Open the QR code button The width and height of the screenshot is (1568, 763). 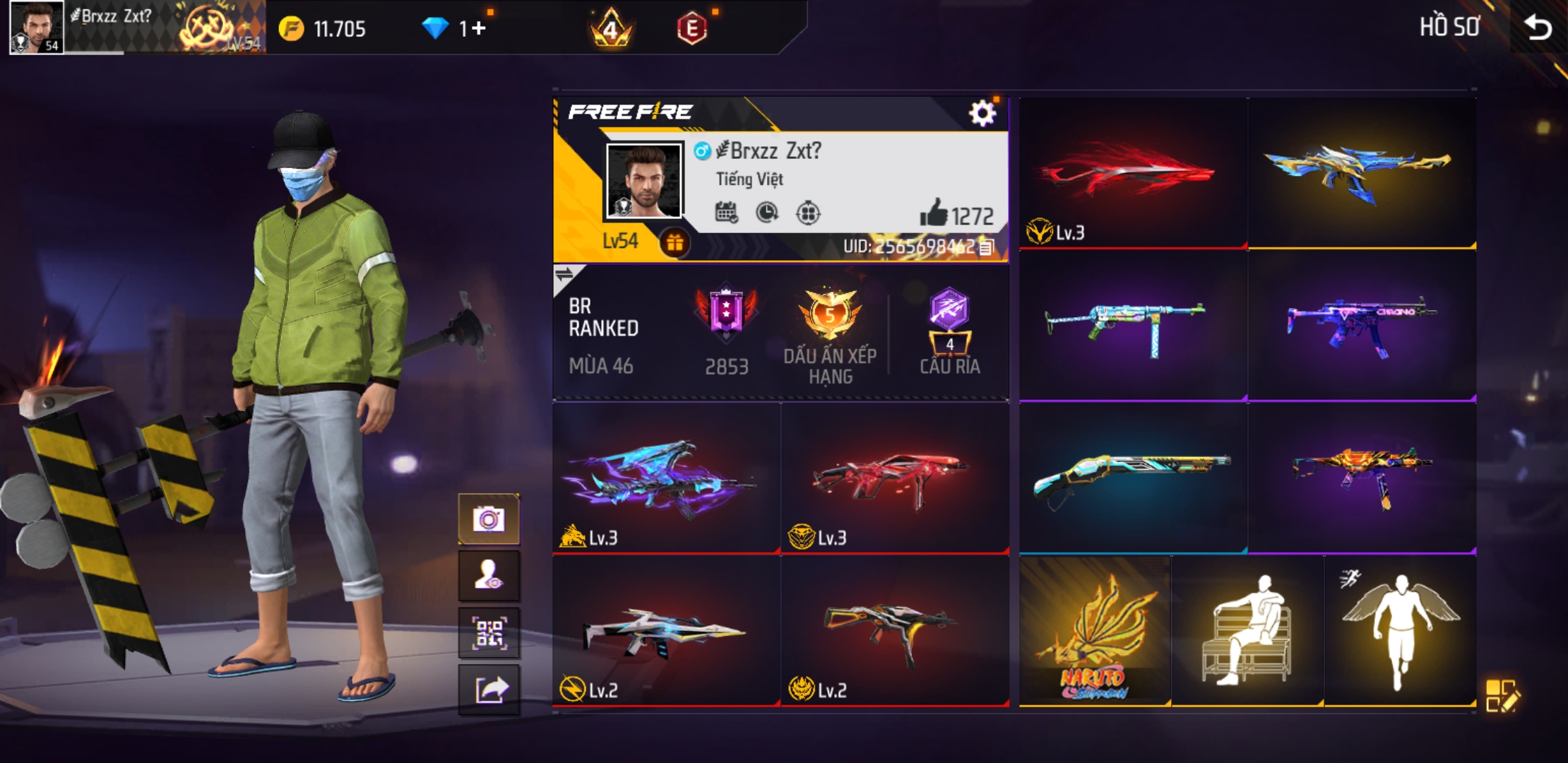[x=489, y=633]
